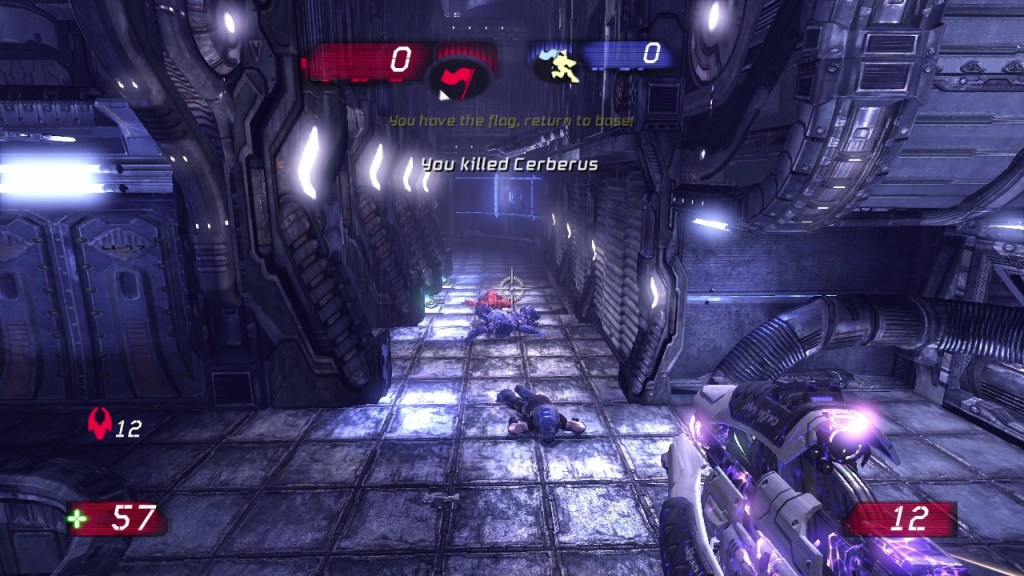The height and width of the screenshot is (576, 1024).
Task: Select the green health cross icon
Action: tap(76, 518)
